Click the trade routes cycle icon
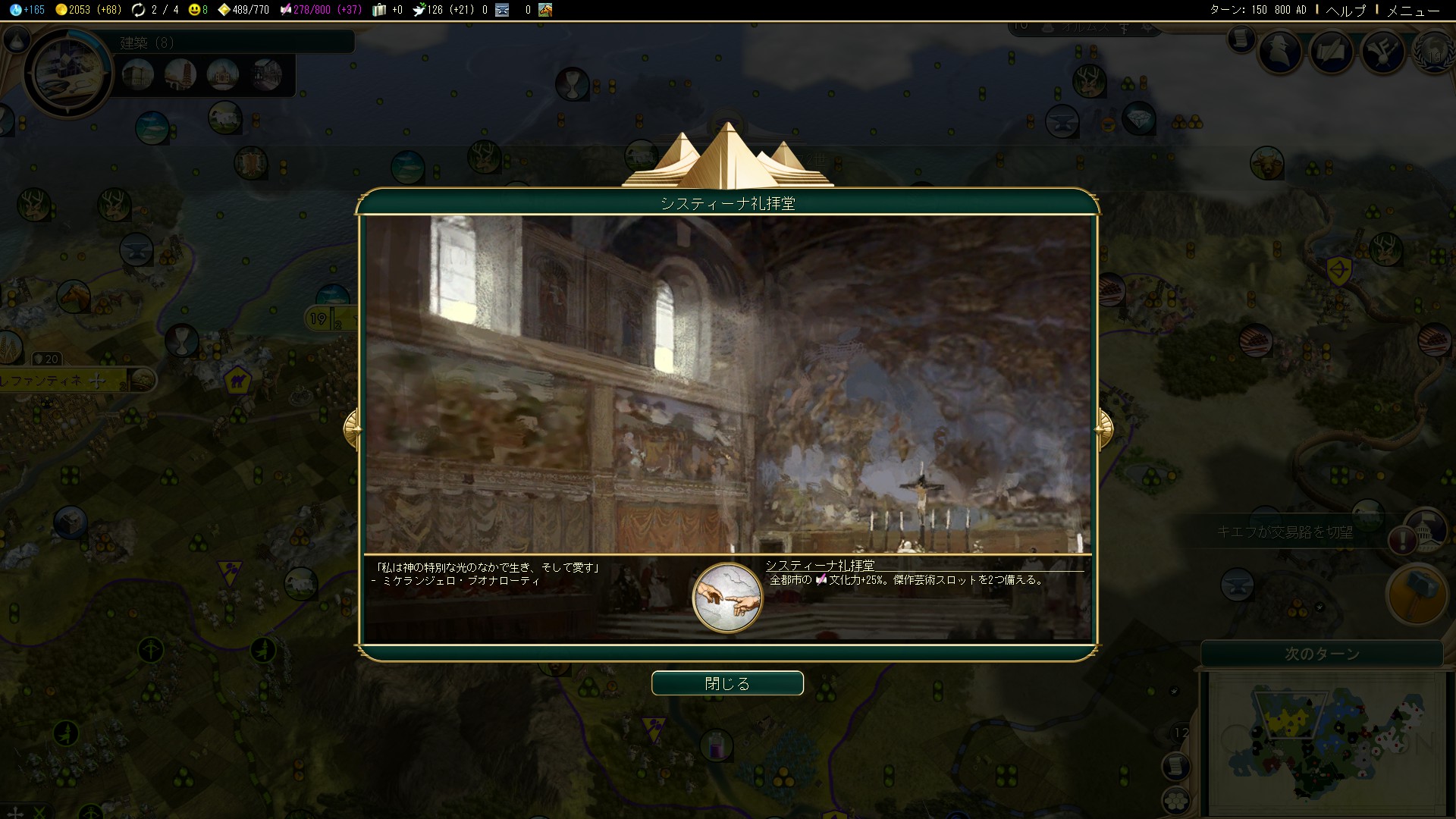The width and height of the screenshot is (1456, 819). coord(138,10)
